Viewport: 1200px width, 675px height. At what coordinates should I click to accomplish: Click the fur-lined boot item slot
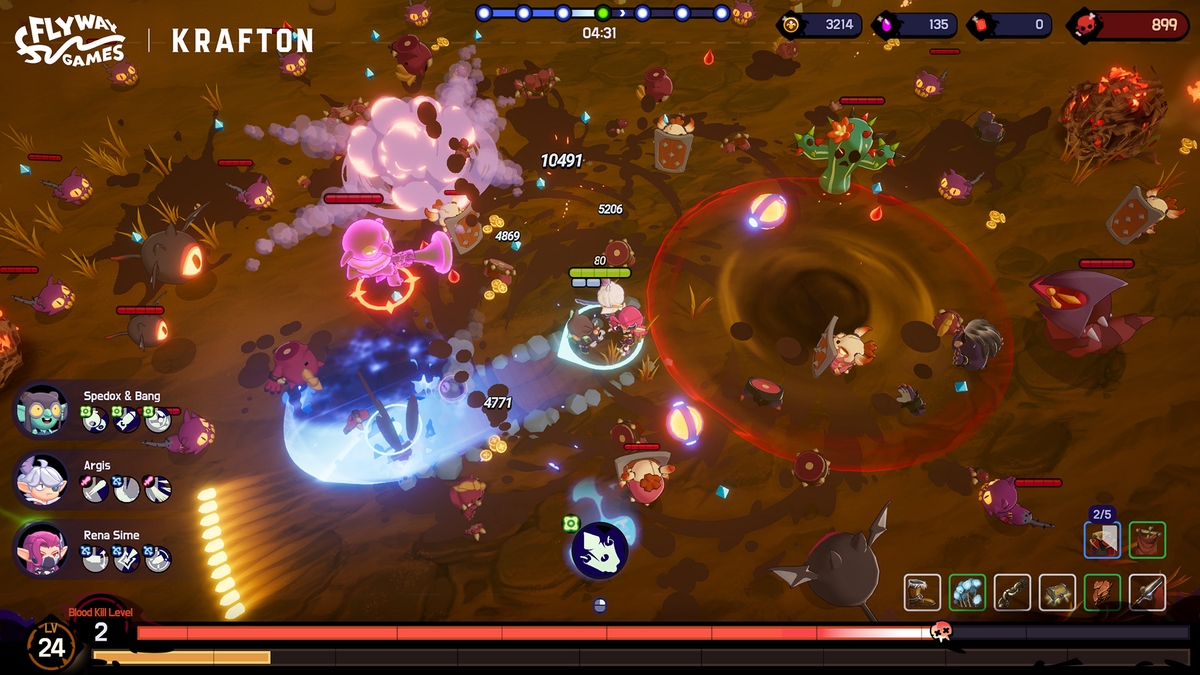[922, 592]
